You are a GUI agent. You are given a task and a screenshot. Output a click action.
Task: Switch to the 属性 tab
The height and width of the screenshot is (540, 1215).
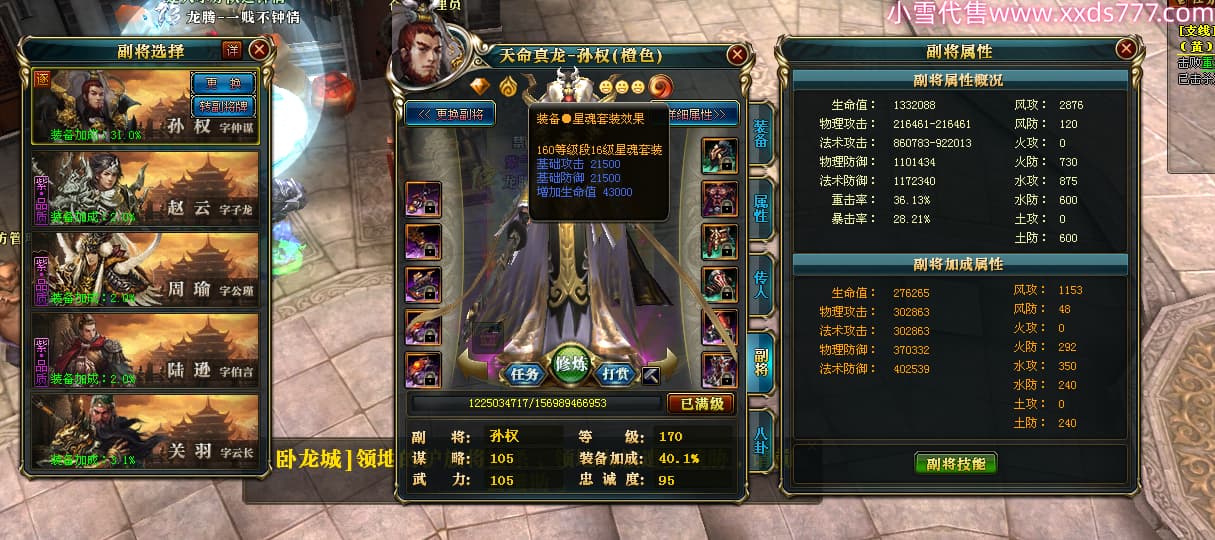[760, 209]
